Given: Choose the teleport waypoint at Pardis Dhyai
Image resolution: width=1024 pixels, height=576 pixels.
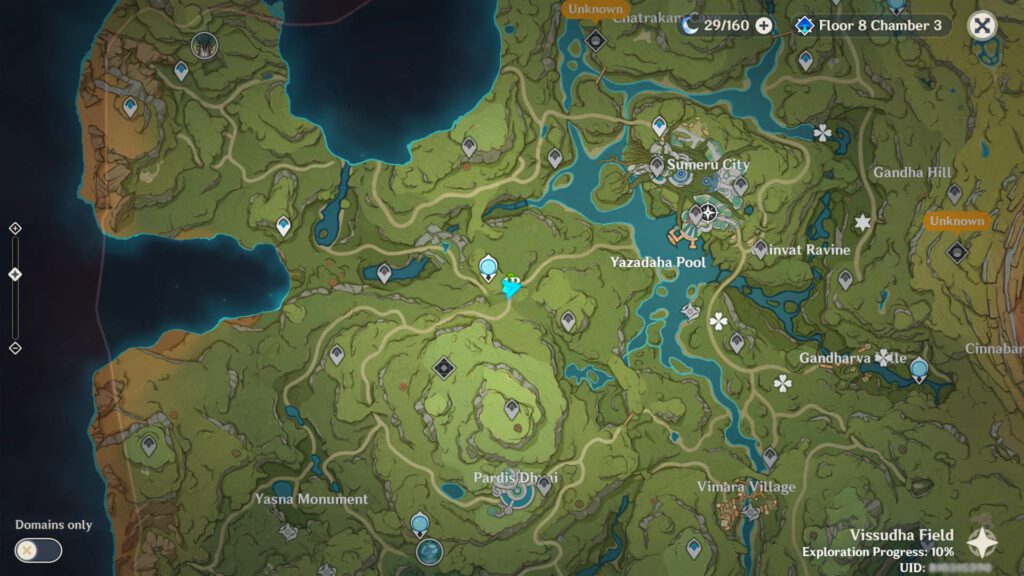Looking at the screenshot, I should pyautogui.click(x=544, y=485).
